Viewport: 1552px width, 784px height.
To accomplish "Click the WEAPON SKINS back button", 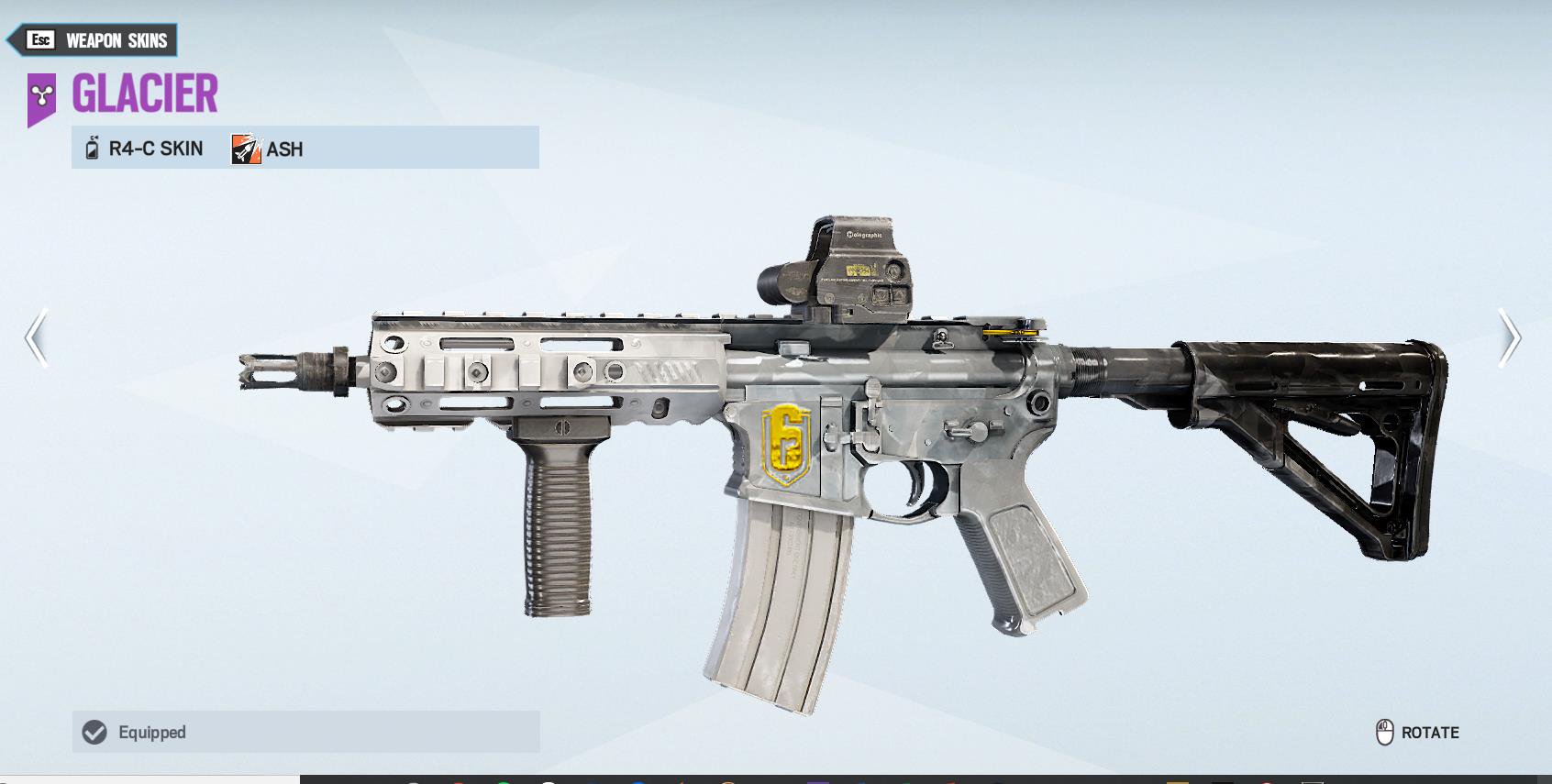I will pyautogui.click(x=95, y=39).
